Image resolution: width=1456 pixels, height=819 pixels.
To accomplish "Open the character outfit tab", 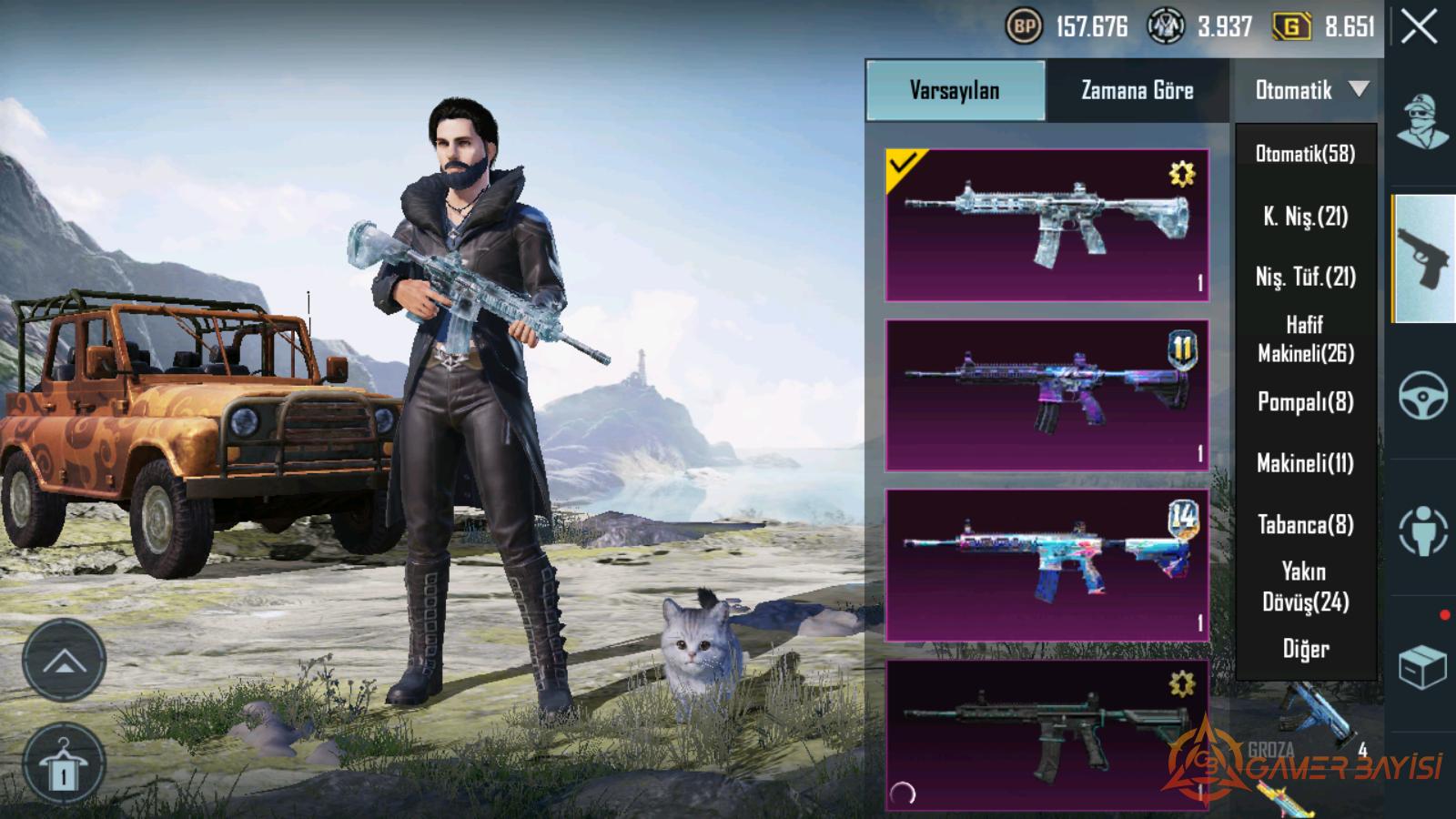I will point(1423,122).
